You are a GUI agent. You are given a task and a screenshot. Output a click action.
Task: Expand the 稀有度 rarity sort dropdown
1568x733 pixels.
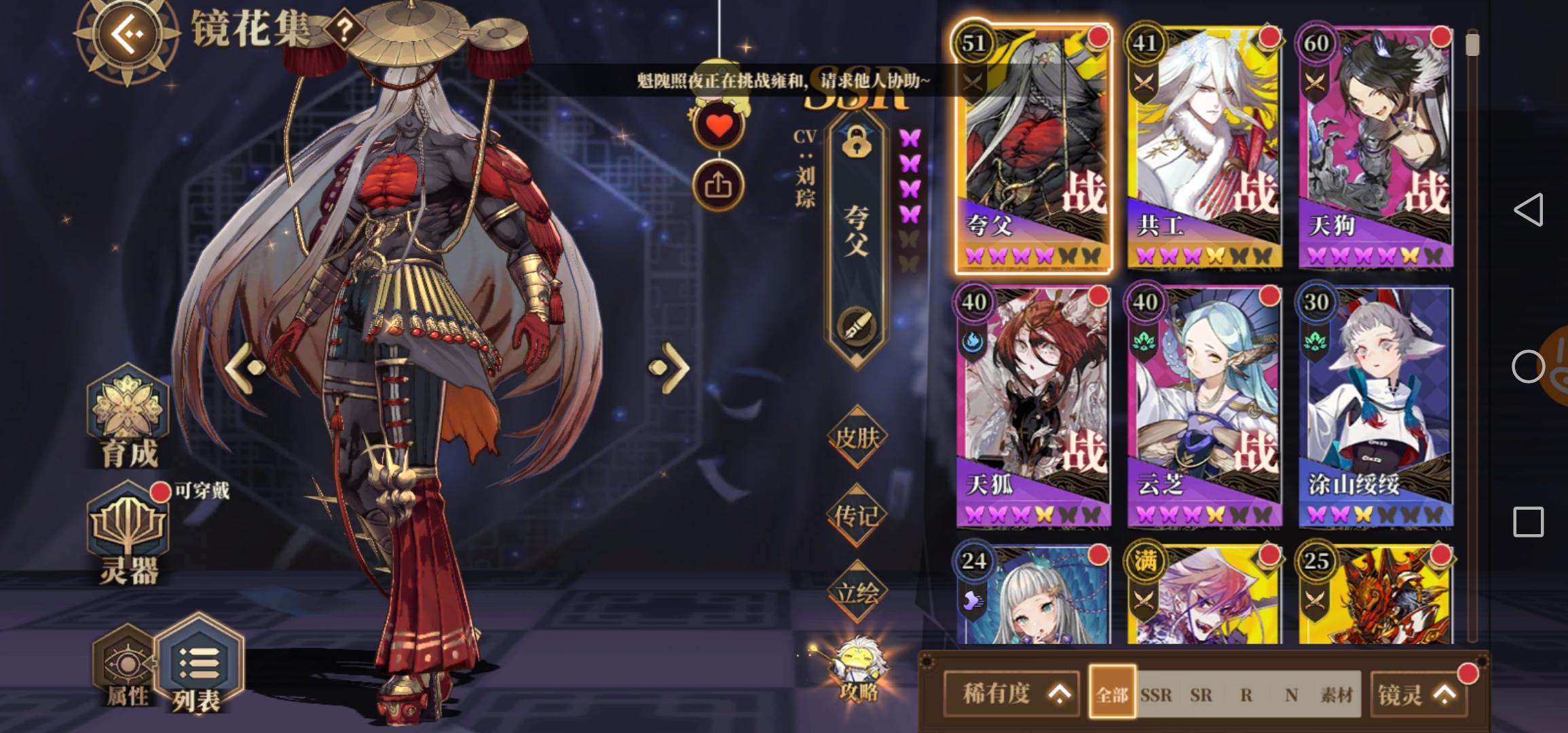pyautogui.click(x=1013, y=694)
